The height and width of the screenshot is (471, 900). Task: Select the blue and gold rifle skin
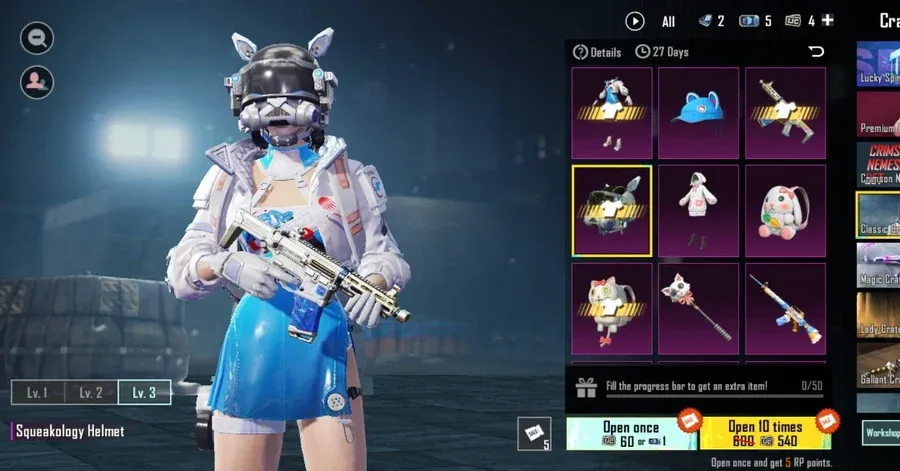point(785,308)
